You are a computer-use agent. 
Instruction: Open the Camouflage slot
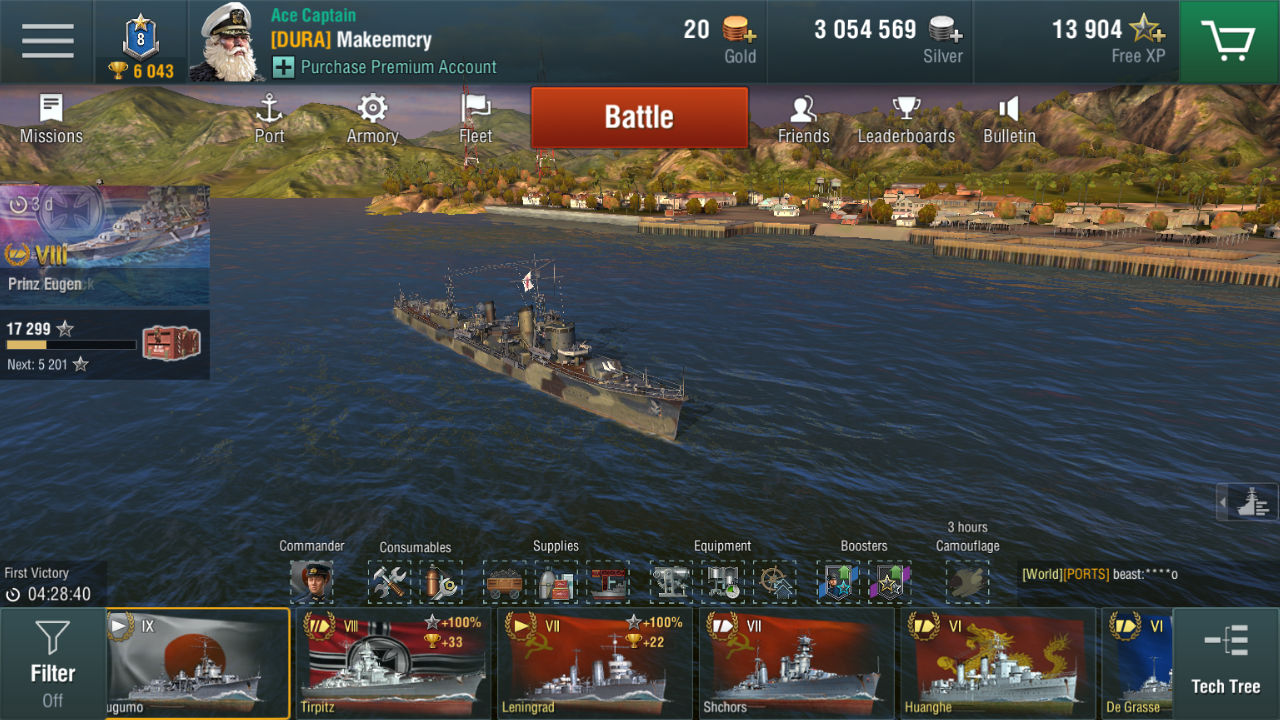coord(967,582)
